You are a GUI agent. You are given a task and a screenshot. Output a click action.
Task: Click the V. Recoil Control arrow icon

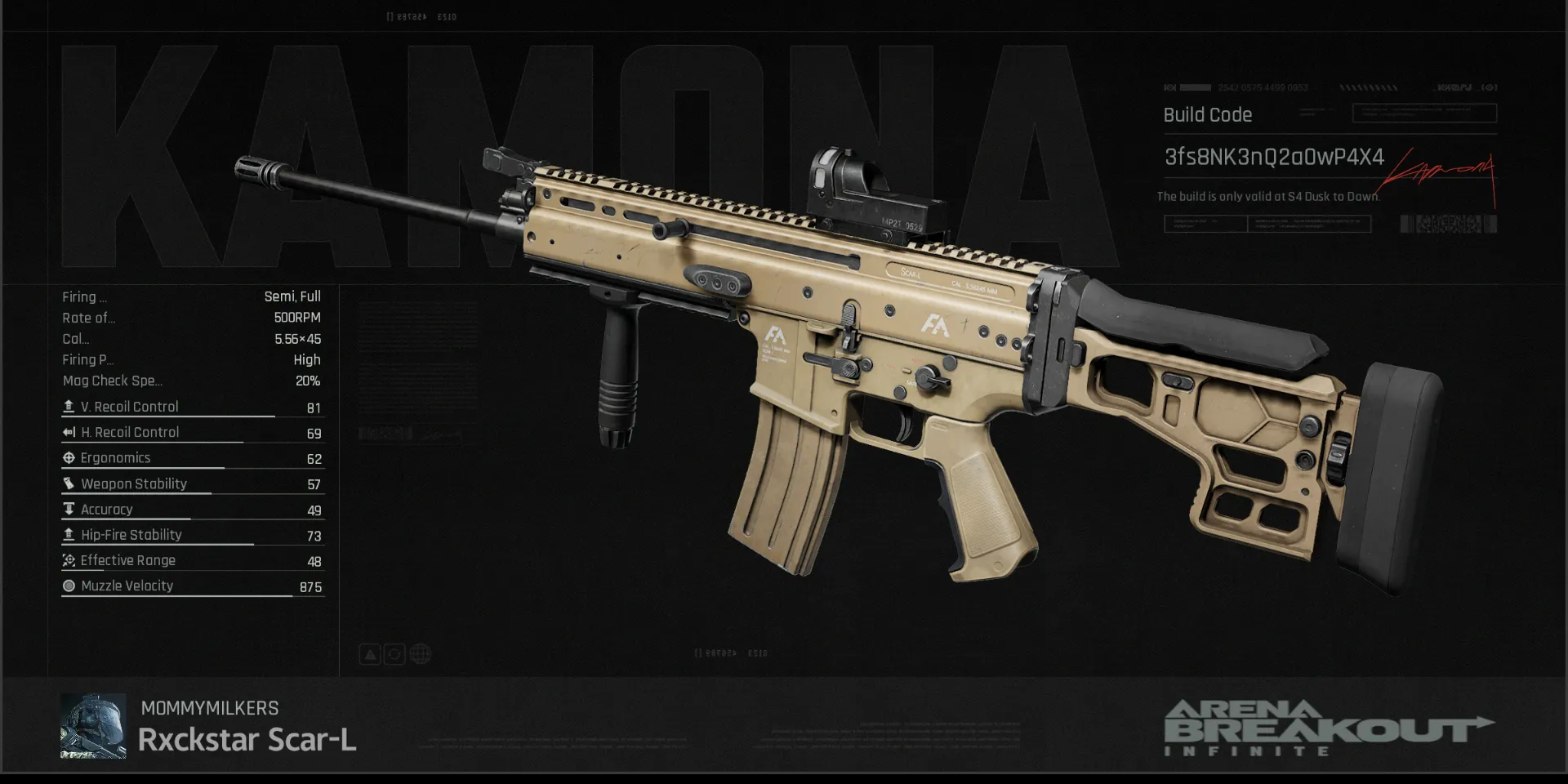coord(69,406)
